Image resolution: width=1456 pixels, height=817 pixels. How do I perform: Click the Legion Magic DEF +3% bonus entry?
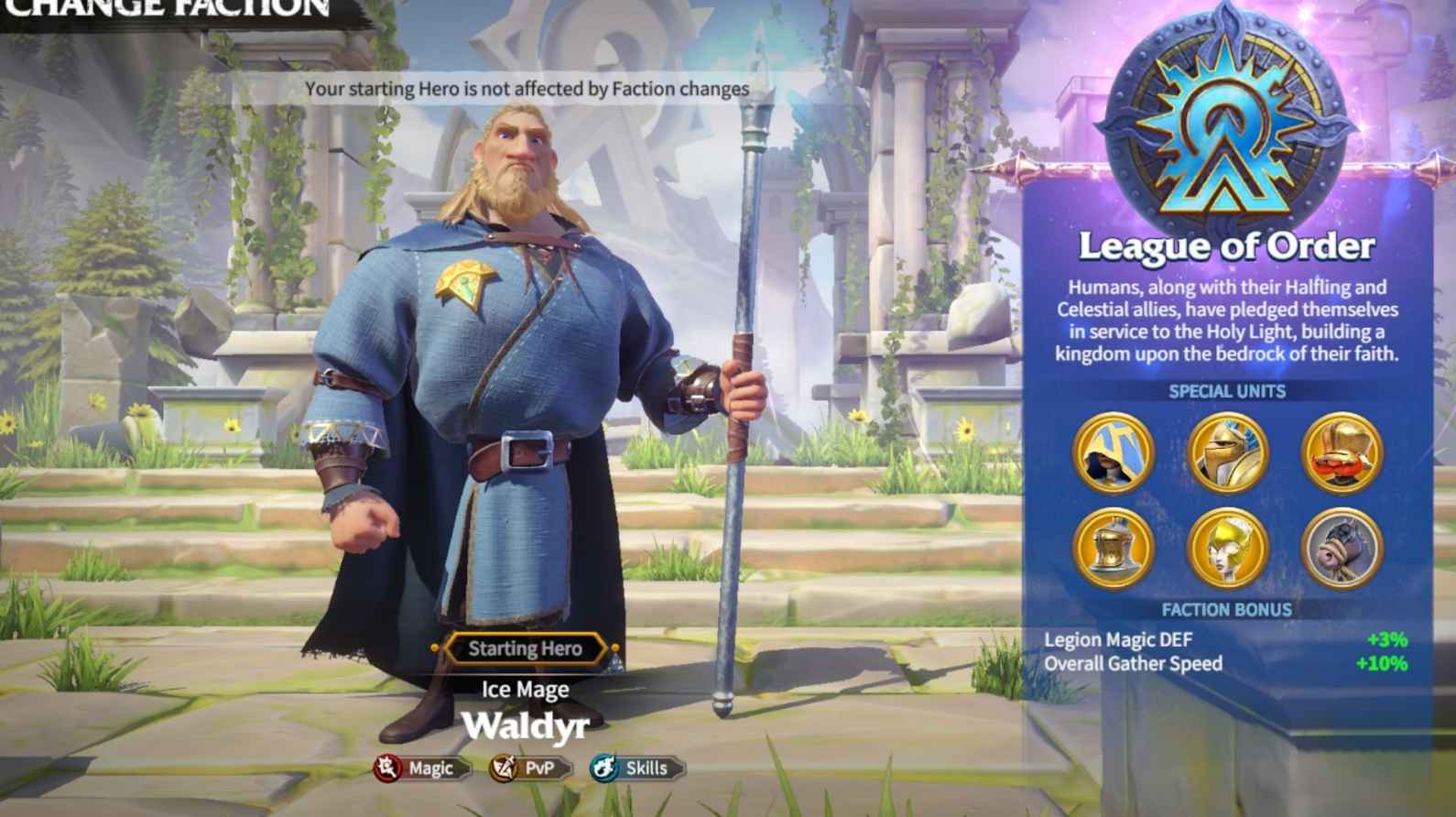(x=1227, y=639)
